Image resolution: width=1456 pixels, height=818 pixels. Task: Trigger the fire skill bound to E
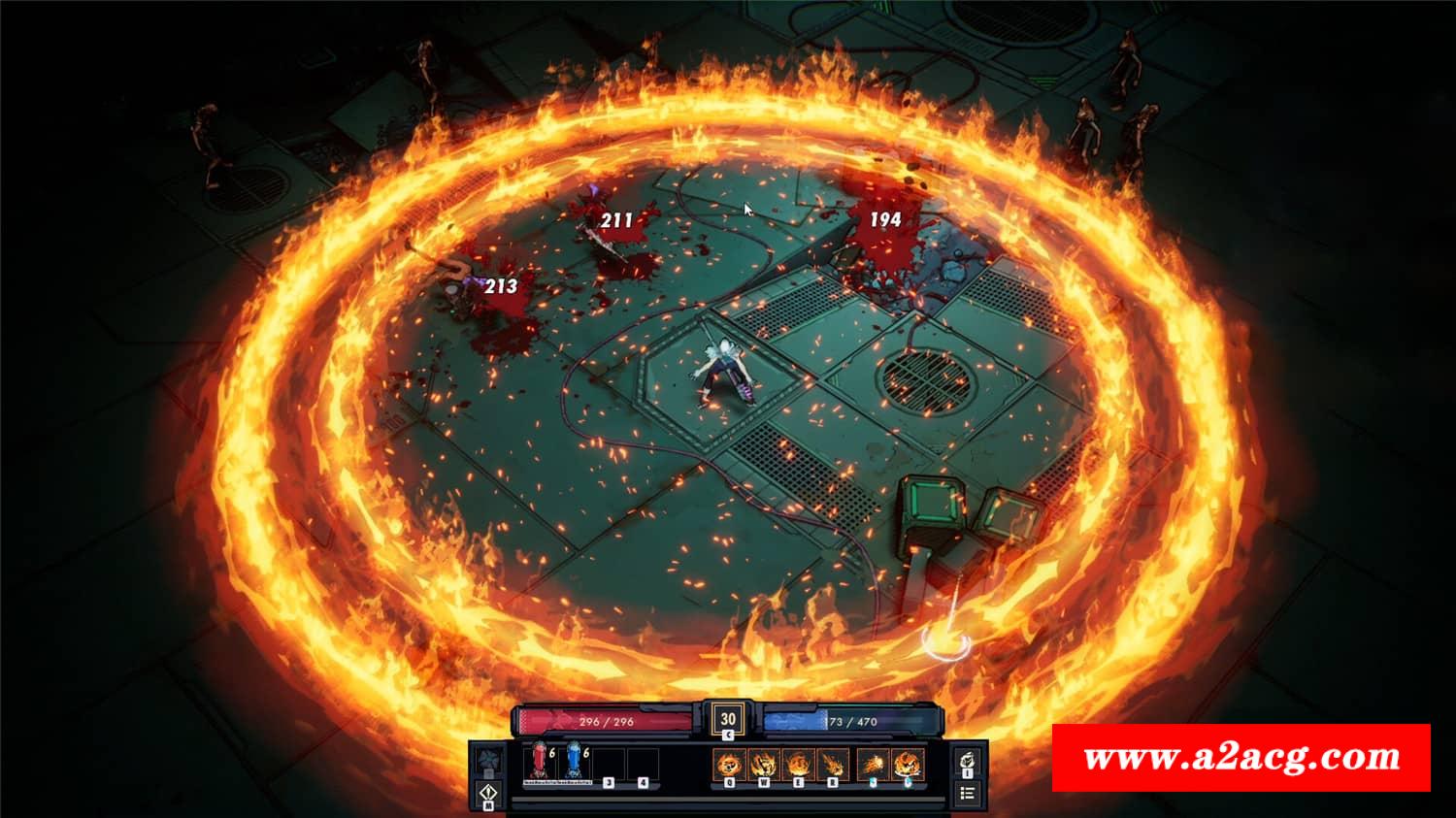pos(798,764)
